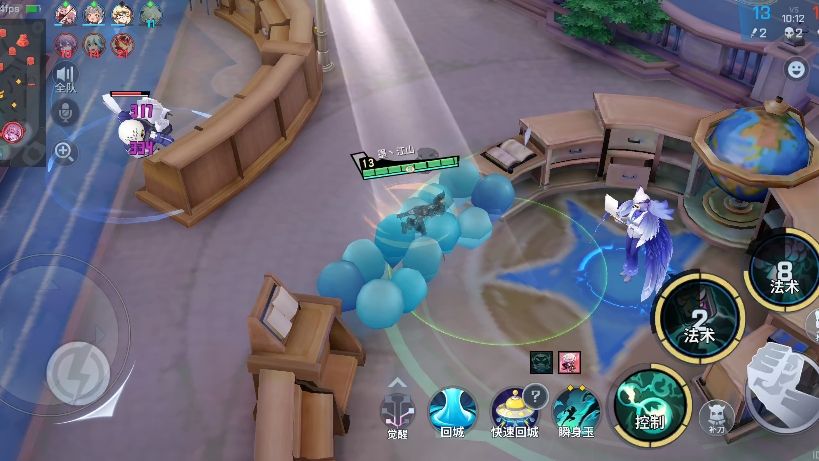
Task: Tap the magnifying glass zoom button
Action: (65, 152)
